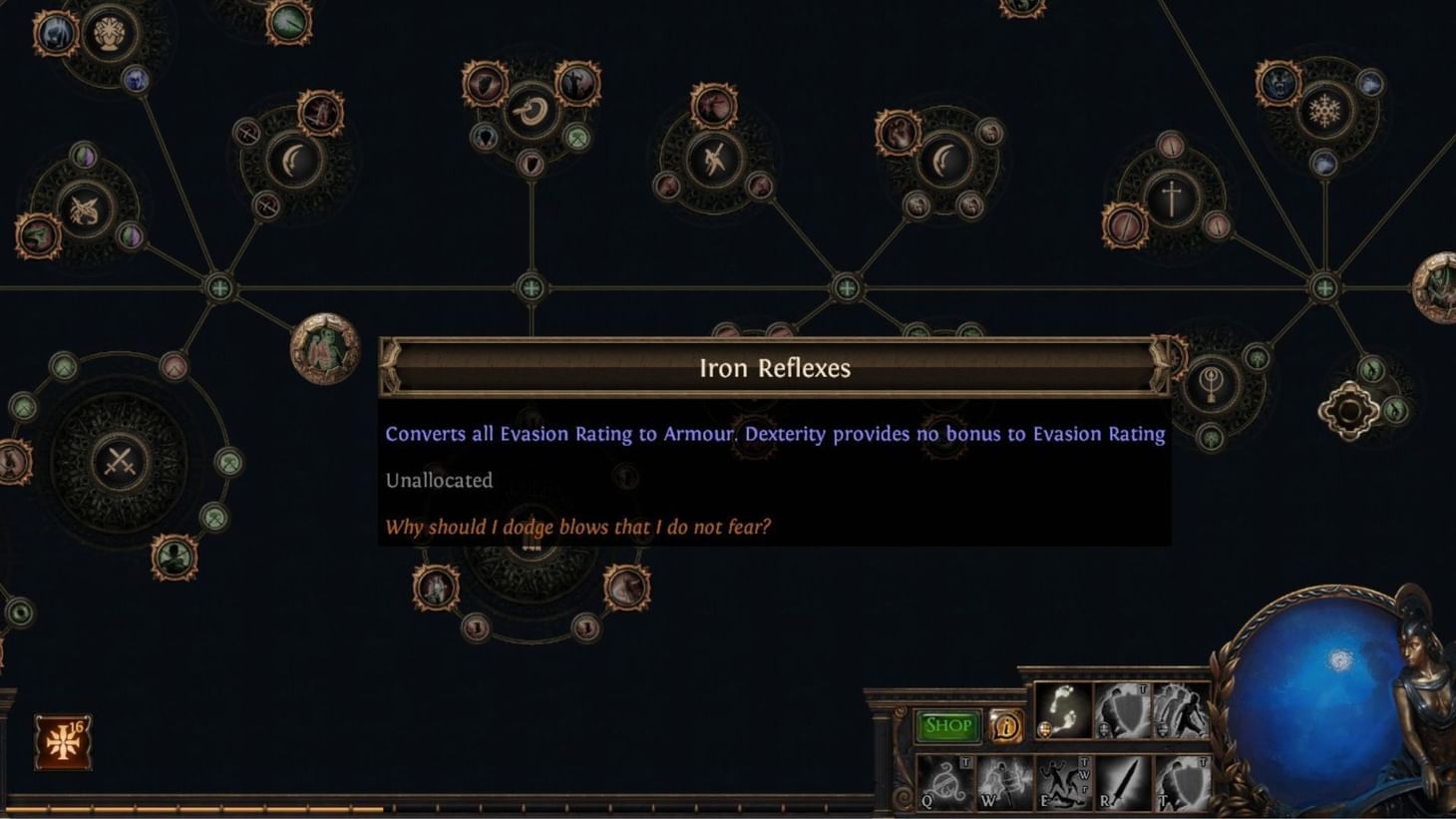Open the info panel via the orange i icon
The image size is (1456, 819).
point(1005,725)
